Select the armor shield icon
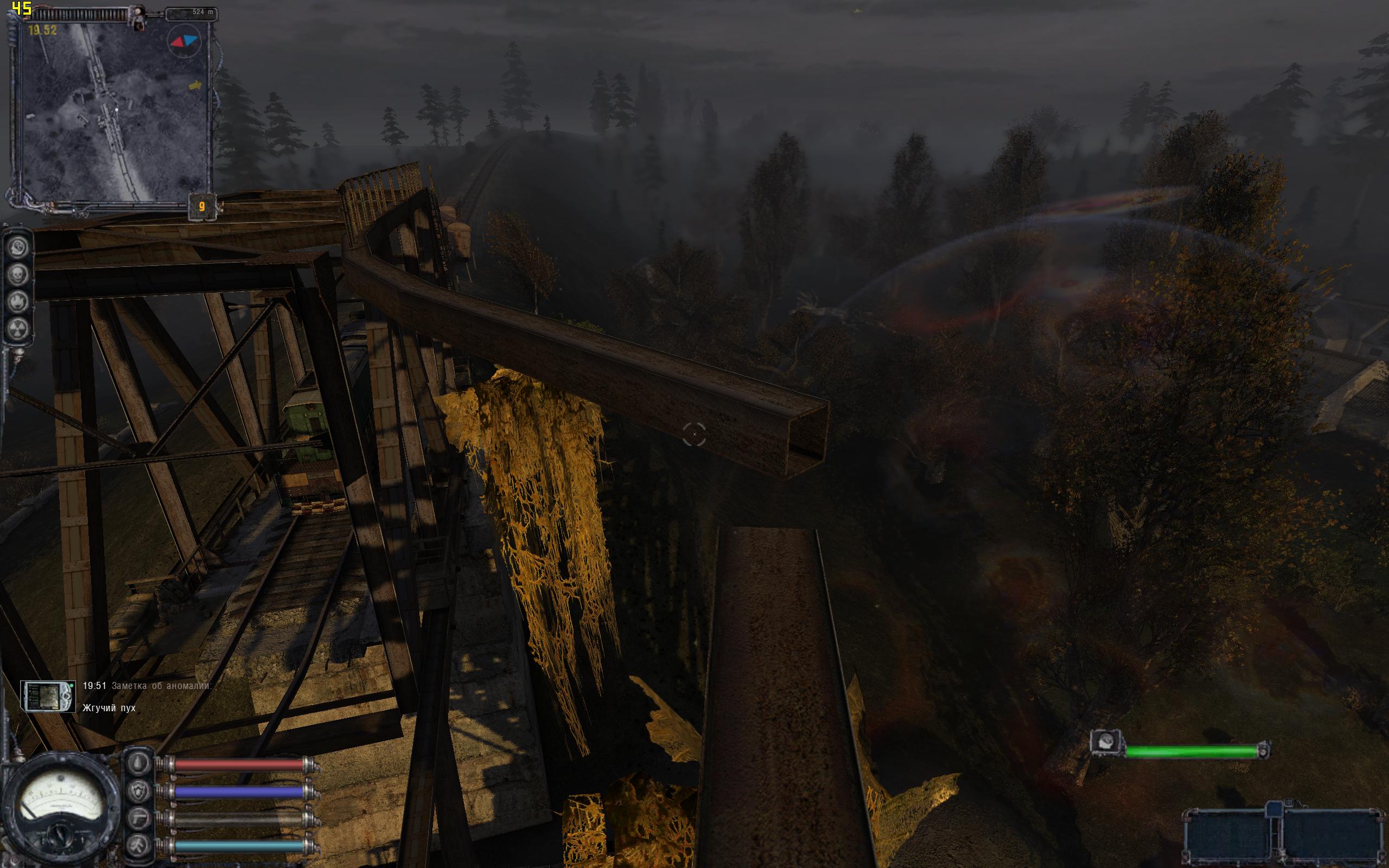The height and width of the screenshot is (868, 1389). (139, 792)
